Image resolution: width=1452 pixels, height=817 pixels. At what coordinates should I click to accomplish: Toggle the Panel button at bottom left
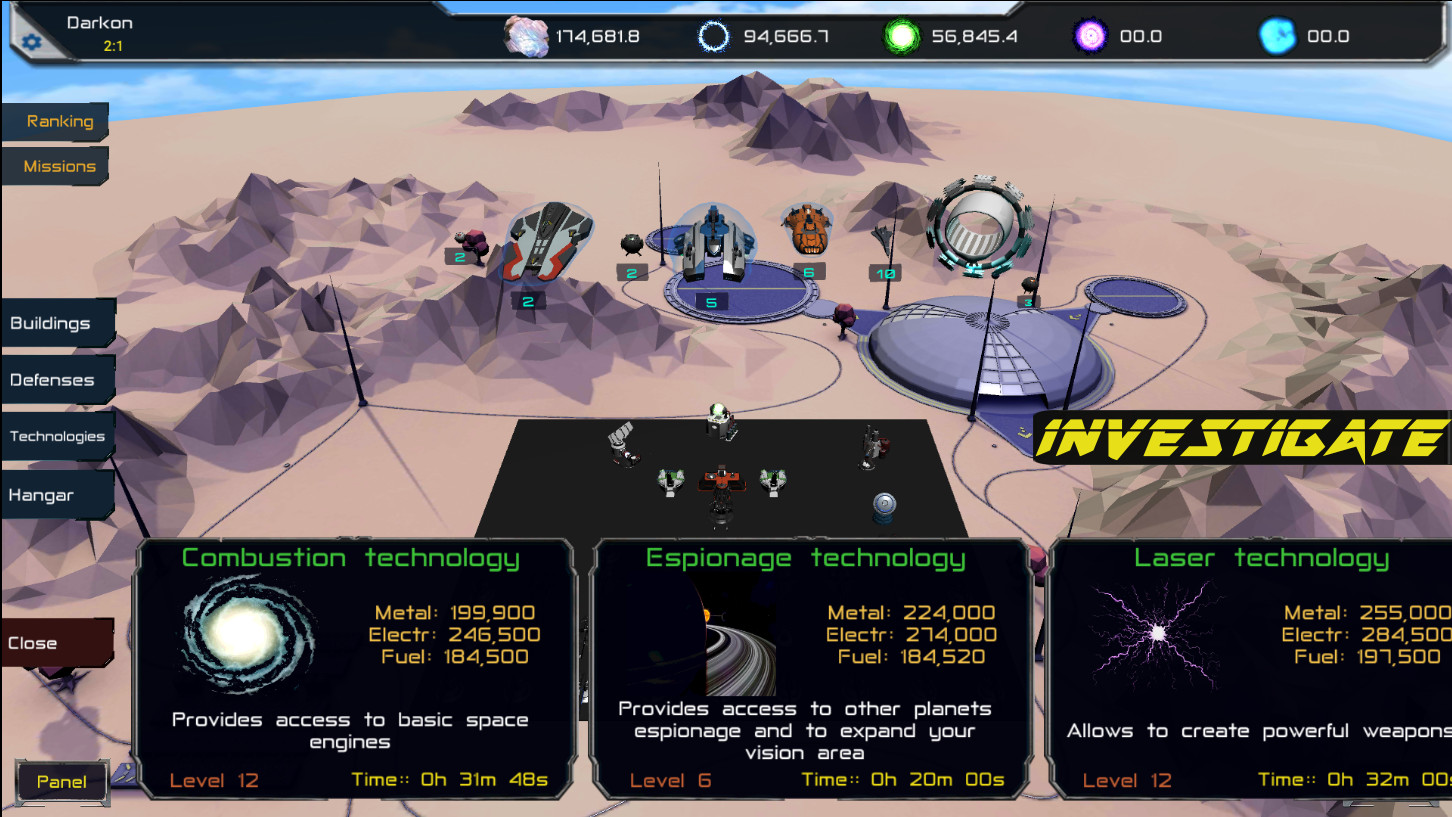click(x=62, y=781)
